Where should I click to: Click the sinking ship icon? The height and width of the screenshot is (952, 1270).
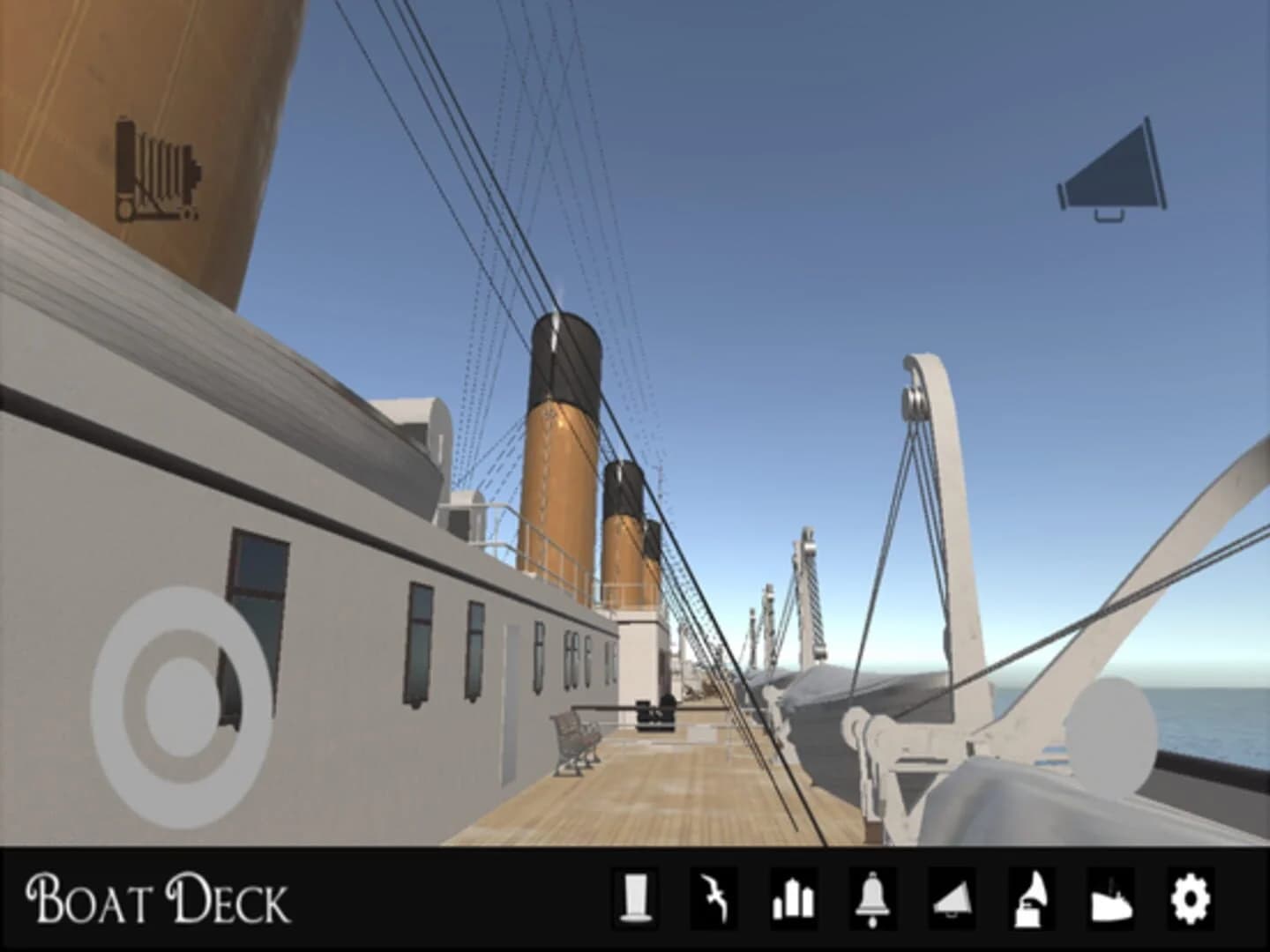pyautogui.click(x=1109, y=901)
